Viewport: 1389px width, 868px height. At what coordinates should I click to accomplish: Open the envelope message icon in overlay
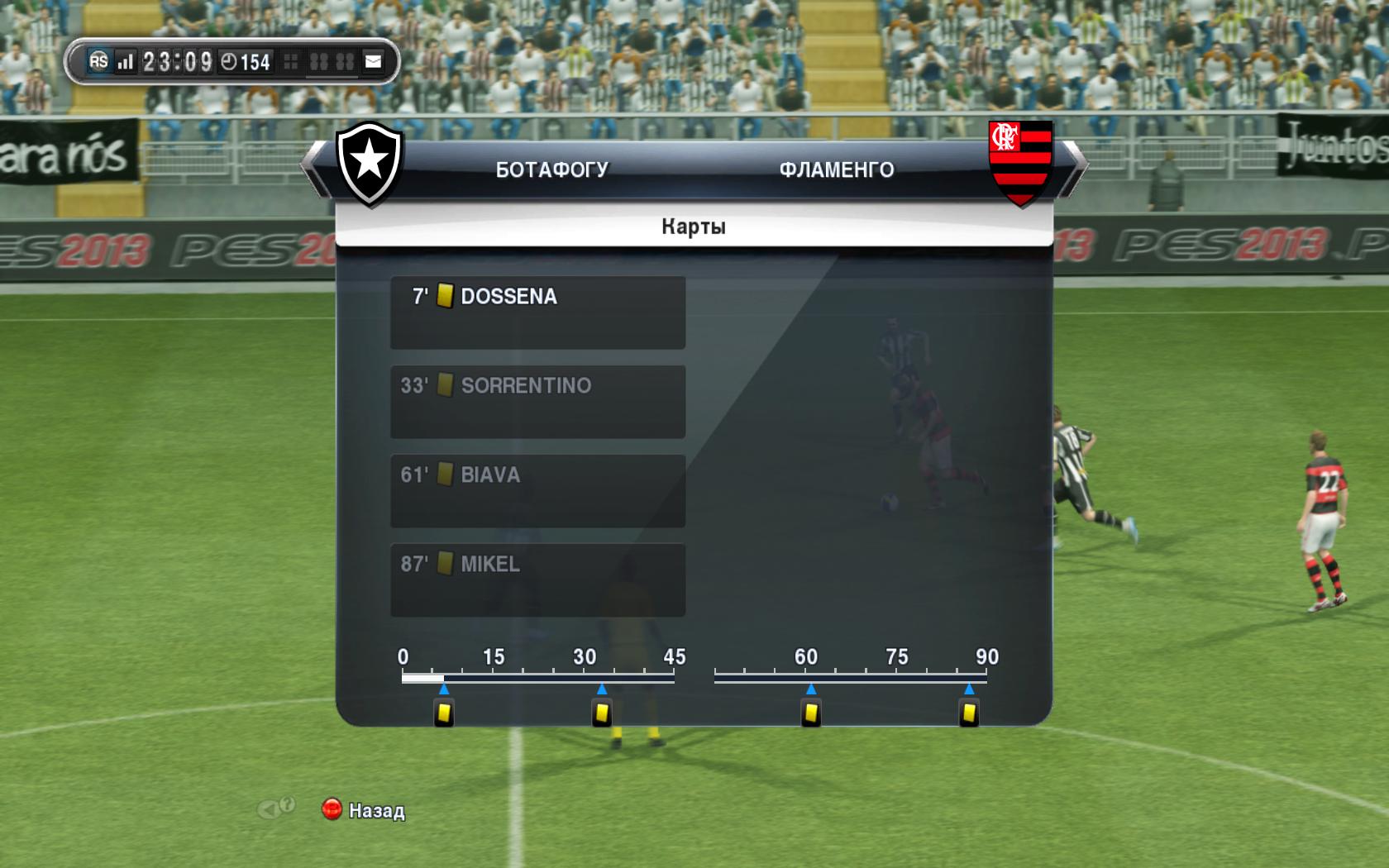click(374, 61)
